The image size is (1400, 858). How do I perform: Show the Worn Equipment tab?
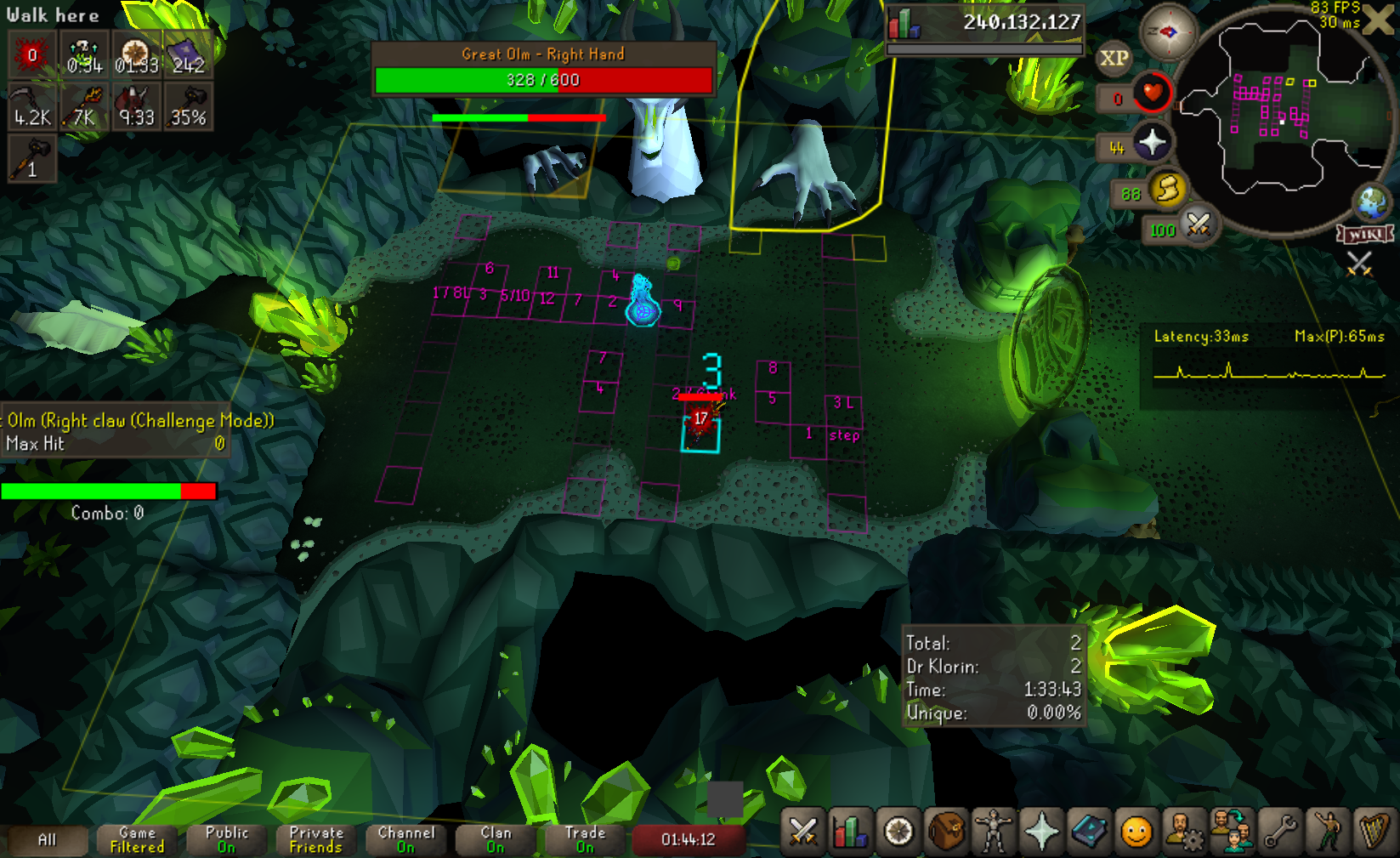(993, 831)
